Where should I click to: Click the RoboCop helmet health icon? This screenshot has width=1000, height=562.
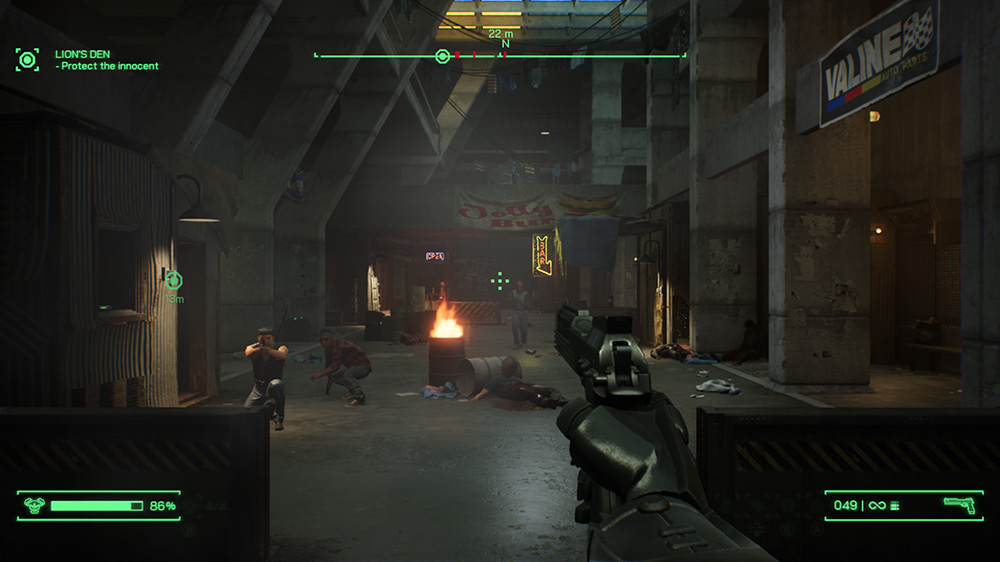coord(33,506)
